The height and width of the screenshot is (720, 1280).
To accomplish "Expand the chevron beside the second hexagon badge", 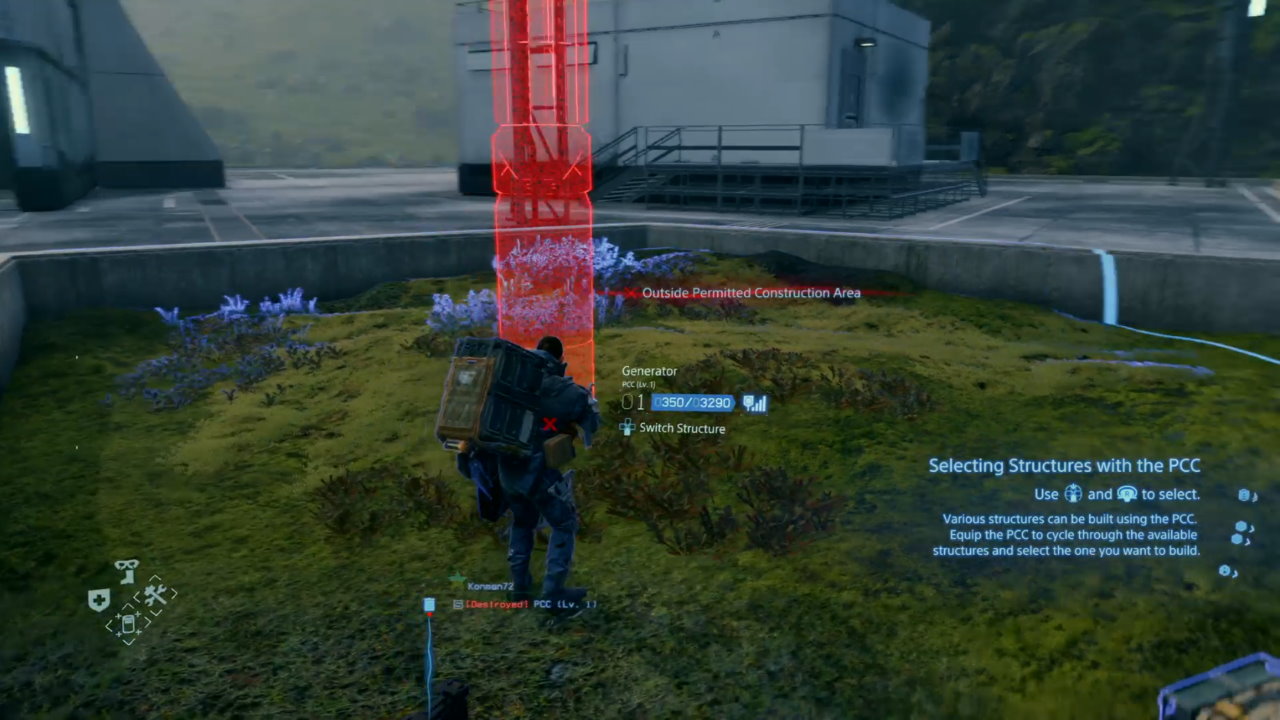I will click(1251, 528).
